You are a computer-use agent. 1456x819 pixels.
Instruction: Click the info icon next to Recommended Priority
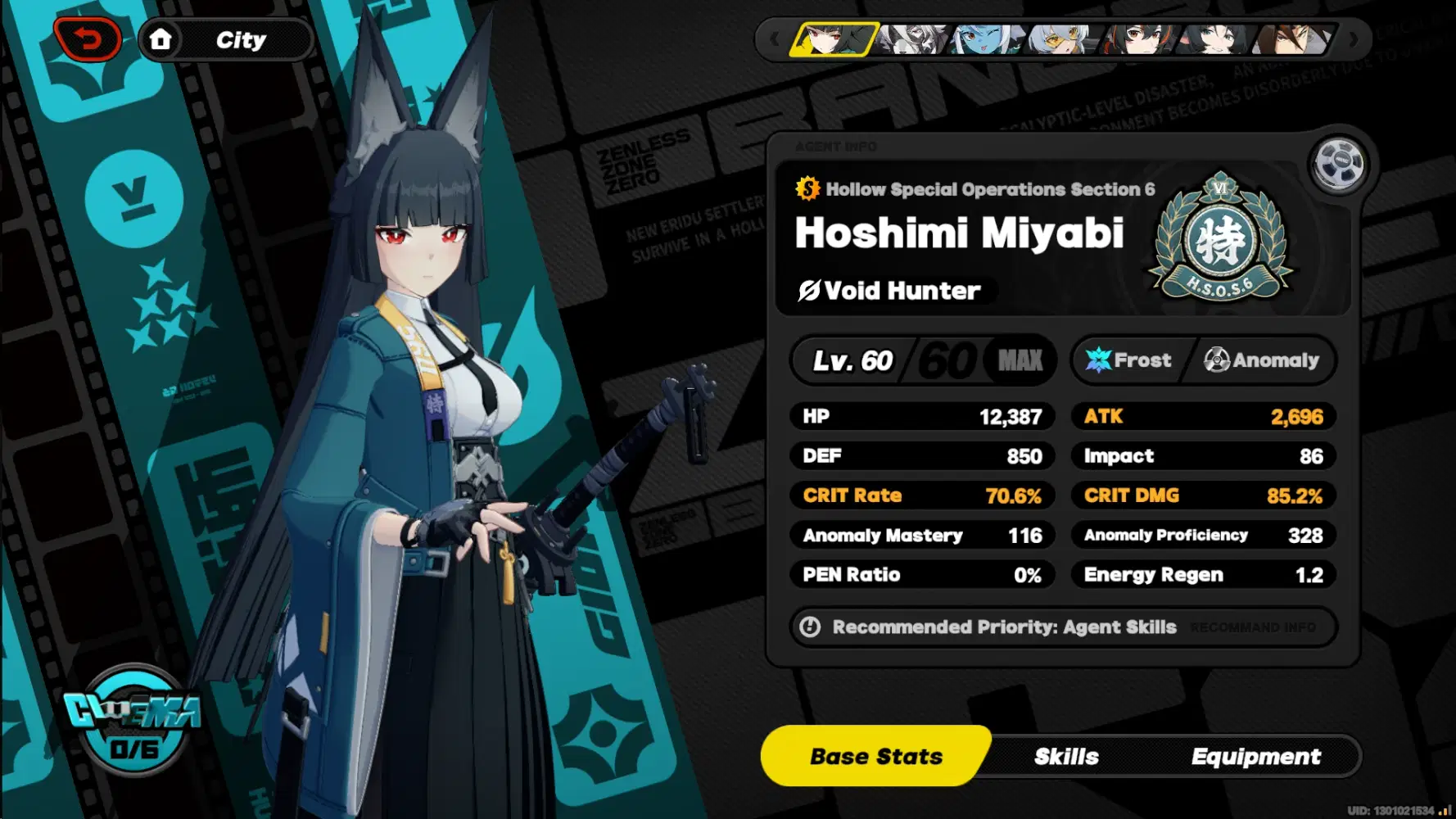[809, 627]
